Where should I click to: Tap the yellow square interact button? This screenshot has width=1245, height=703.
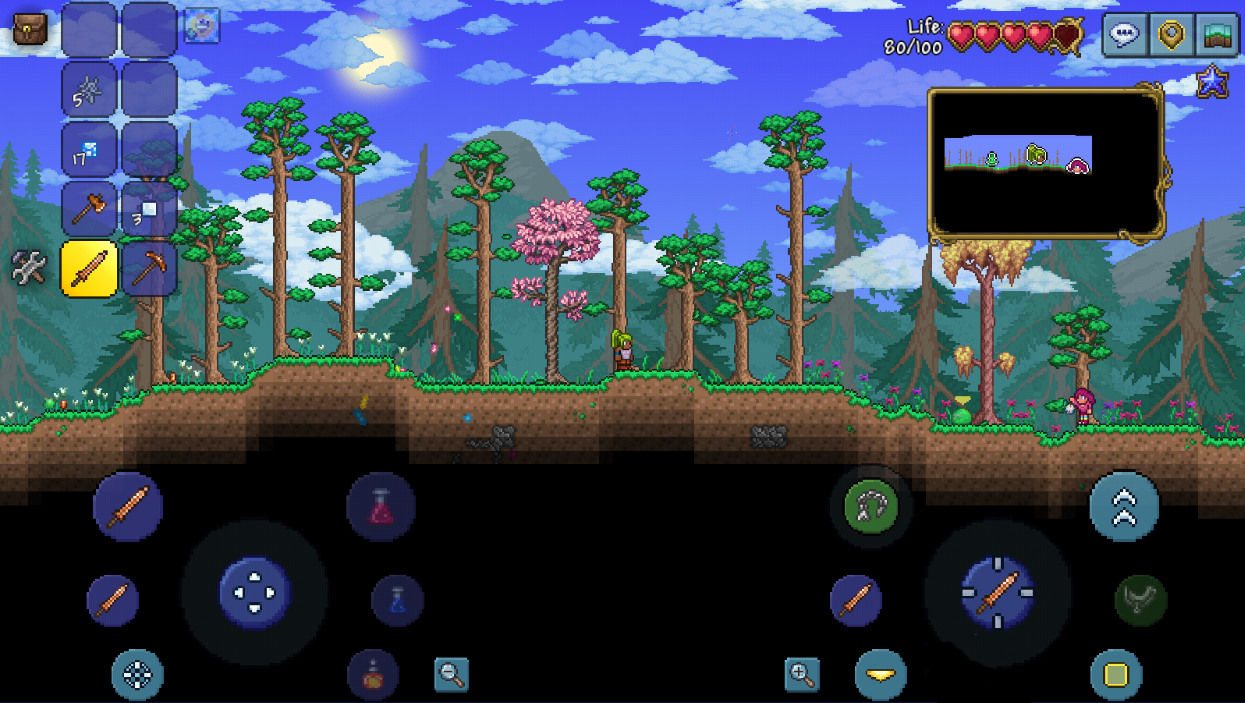click(1116, 675)
